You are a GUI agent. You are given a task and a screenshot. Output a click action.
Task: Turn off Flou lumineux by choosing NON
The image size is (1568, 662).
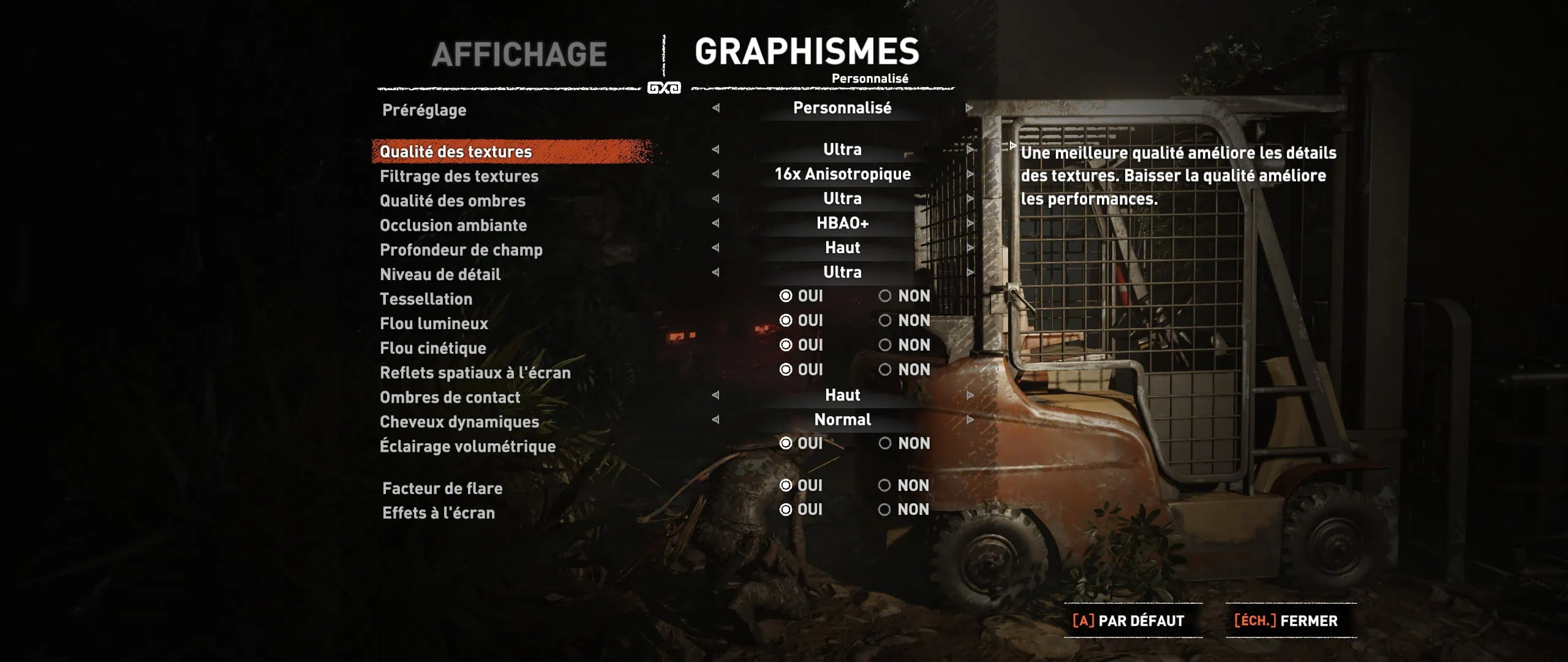(x=885, y=321)
